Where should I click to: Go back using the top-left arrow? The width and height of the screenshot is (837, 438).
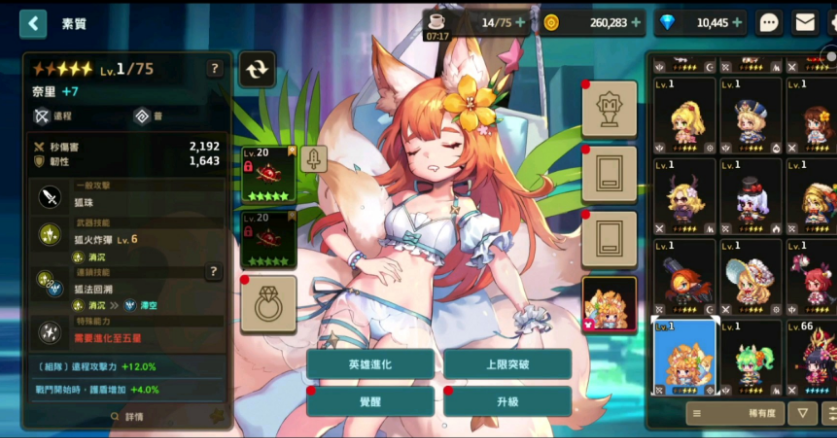[x=33, y=23]
